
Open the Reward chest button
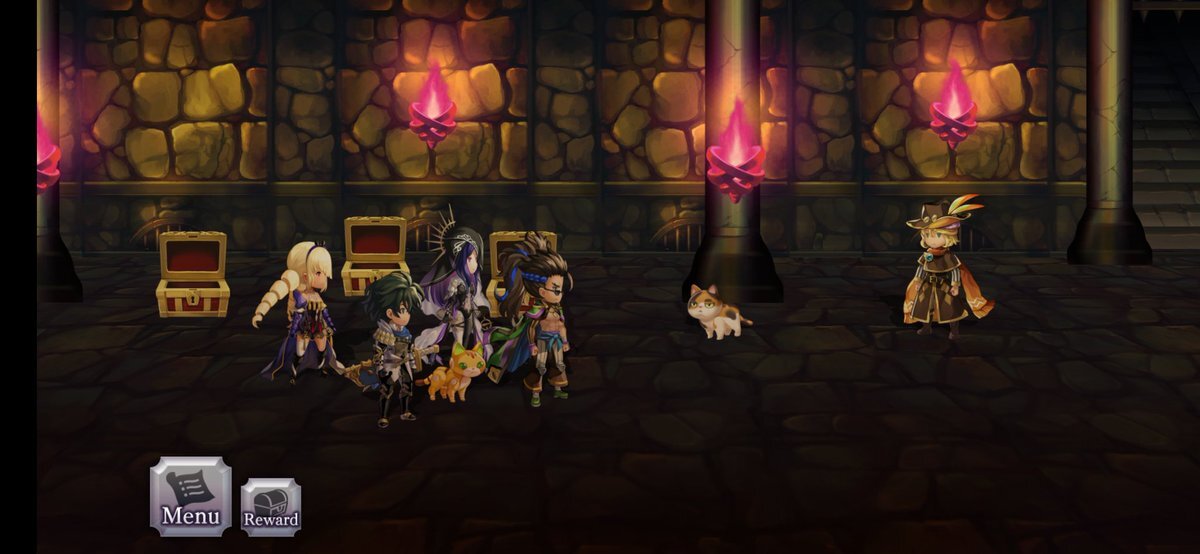[271, 508]
